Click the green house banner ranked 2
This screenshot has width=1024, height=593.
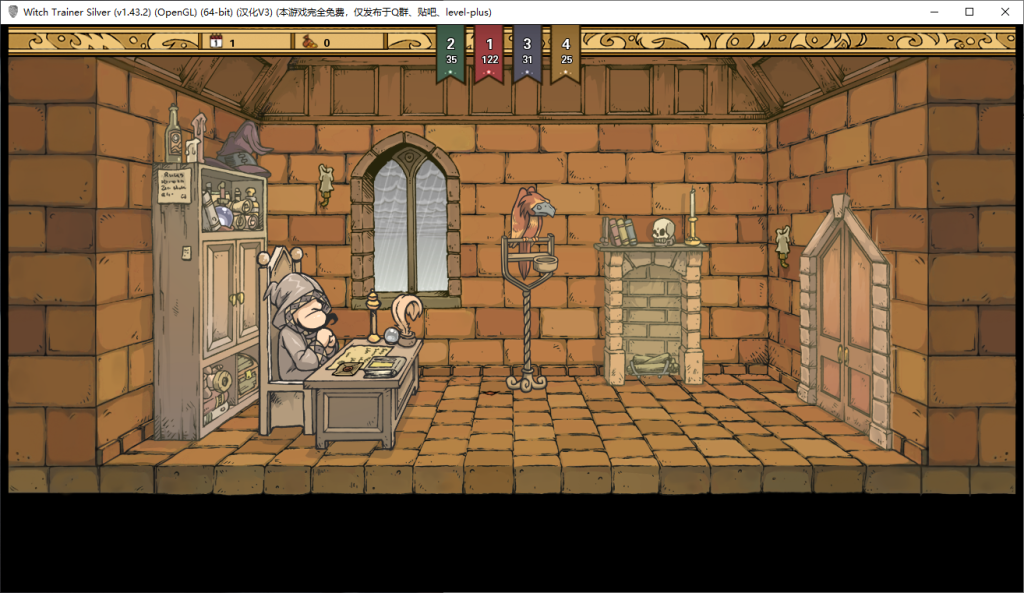[451, 51]
